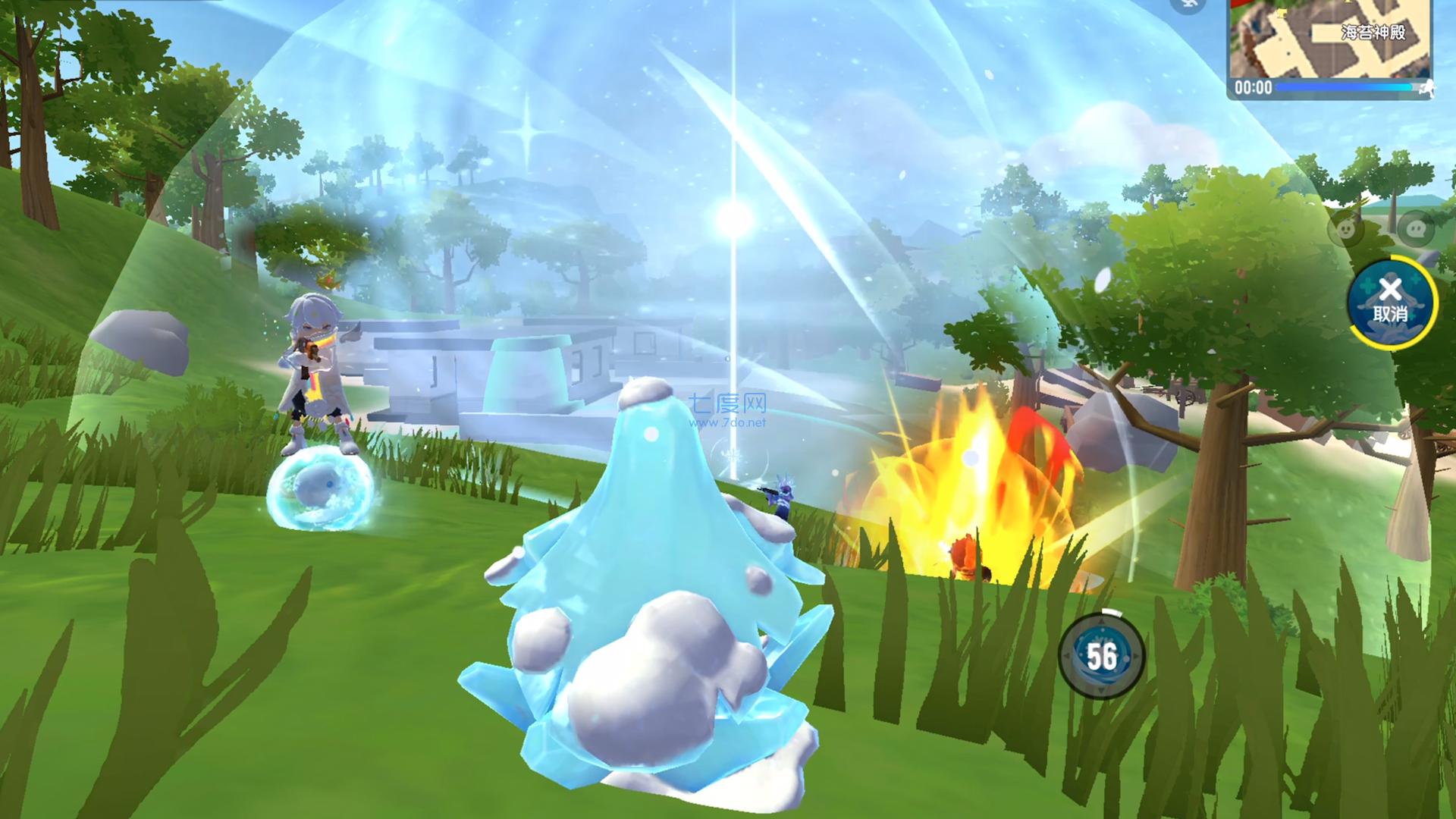This screenshot has width=1456, height=819.
Task: Tap the down arrow on the skill wheel
Action: [x=1101, y=689]
